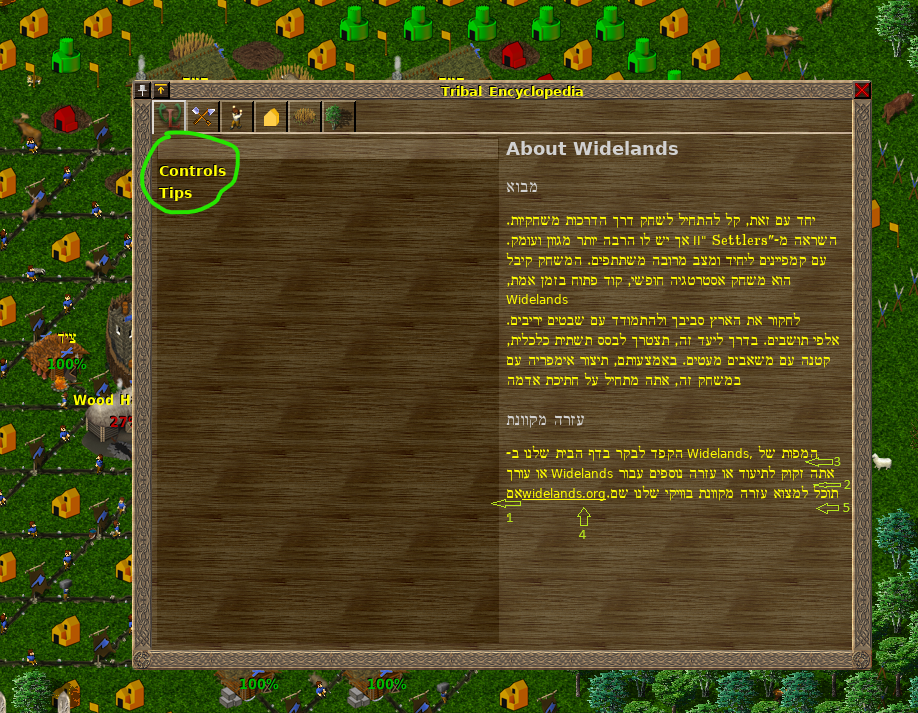Switch to the wheat field tab

pos(305,117)
